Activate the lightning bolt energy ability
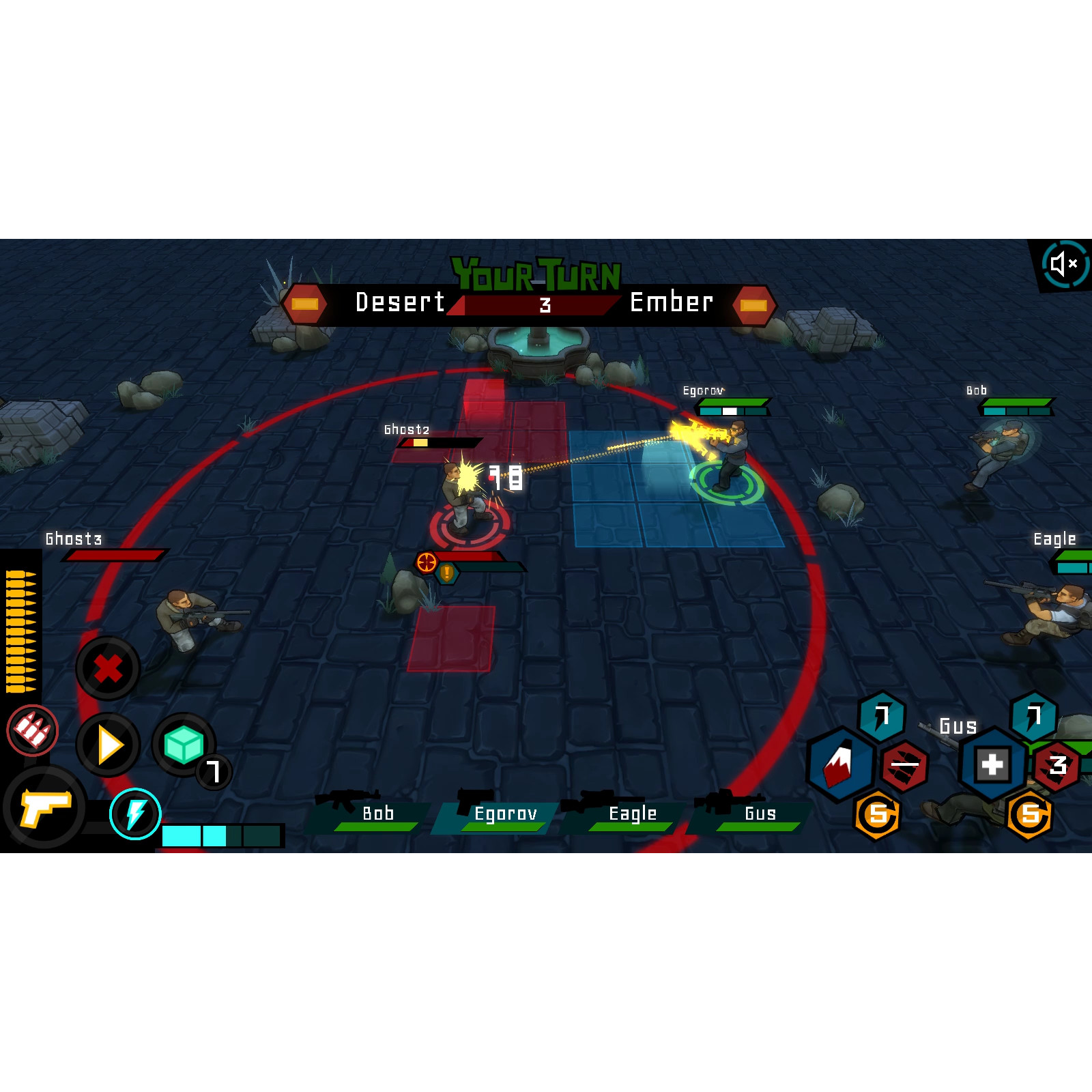 coord(135,814)
